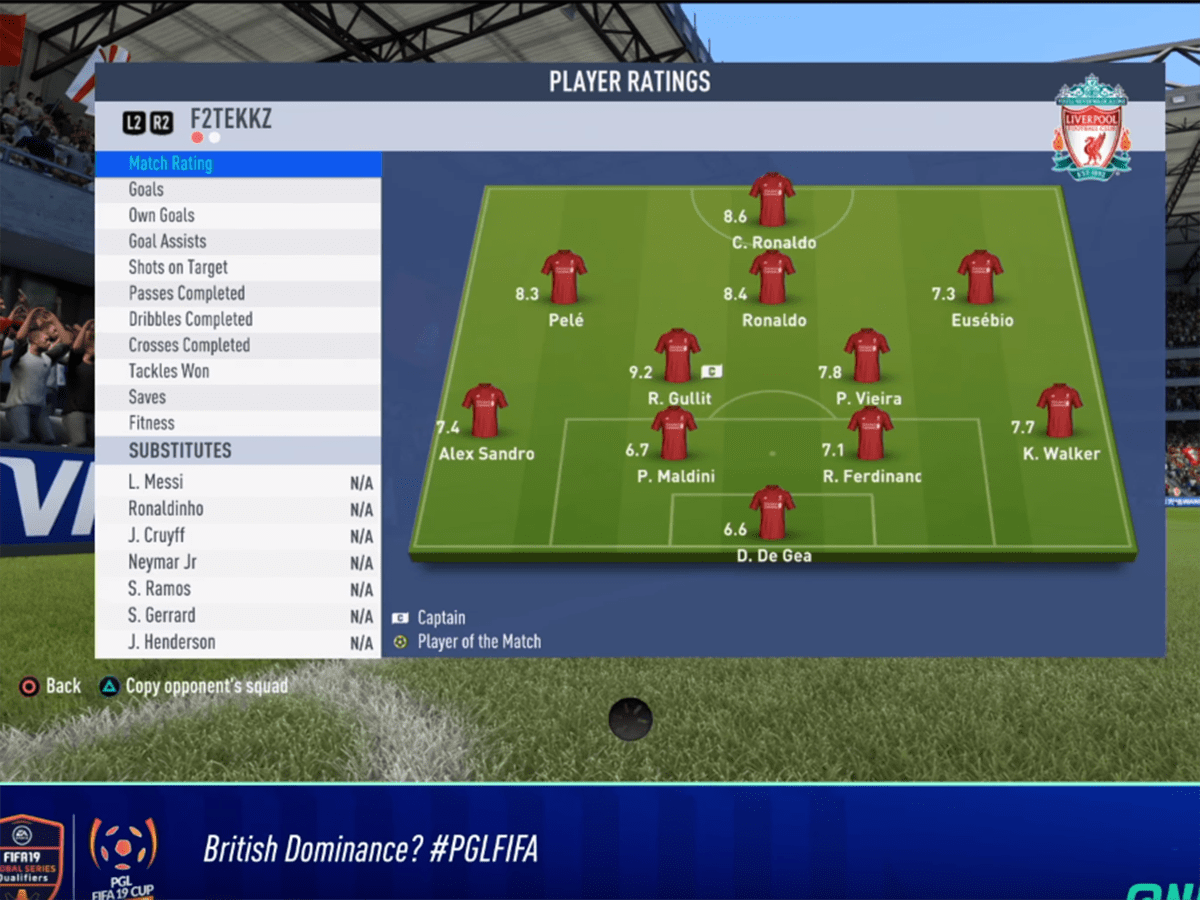1200x900 pixels.
Task: Select K. Walker's shirt on the pitch
Action: tap(1059, 411)
